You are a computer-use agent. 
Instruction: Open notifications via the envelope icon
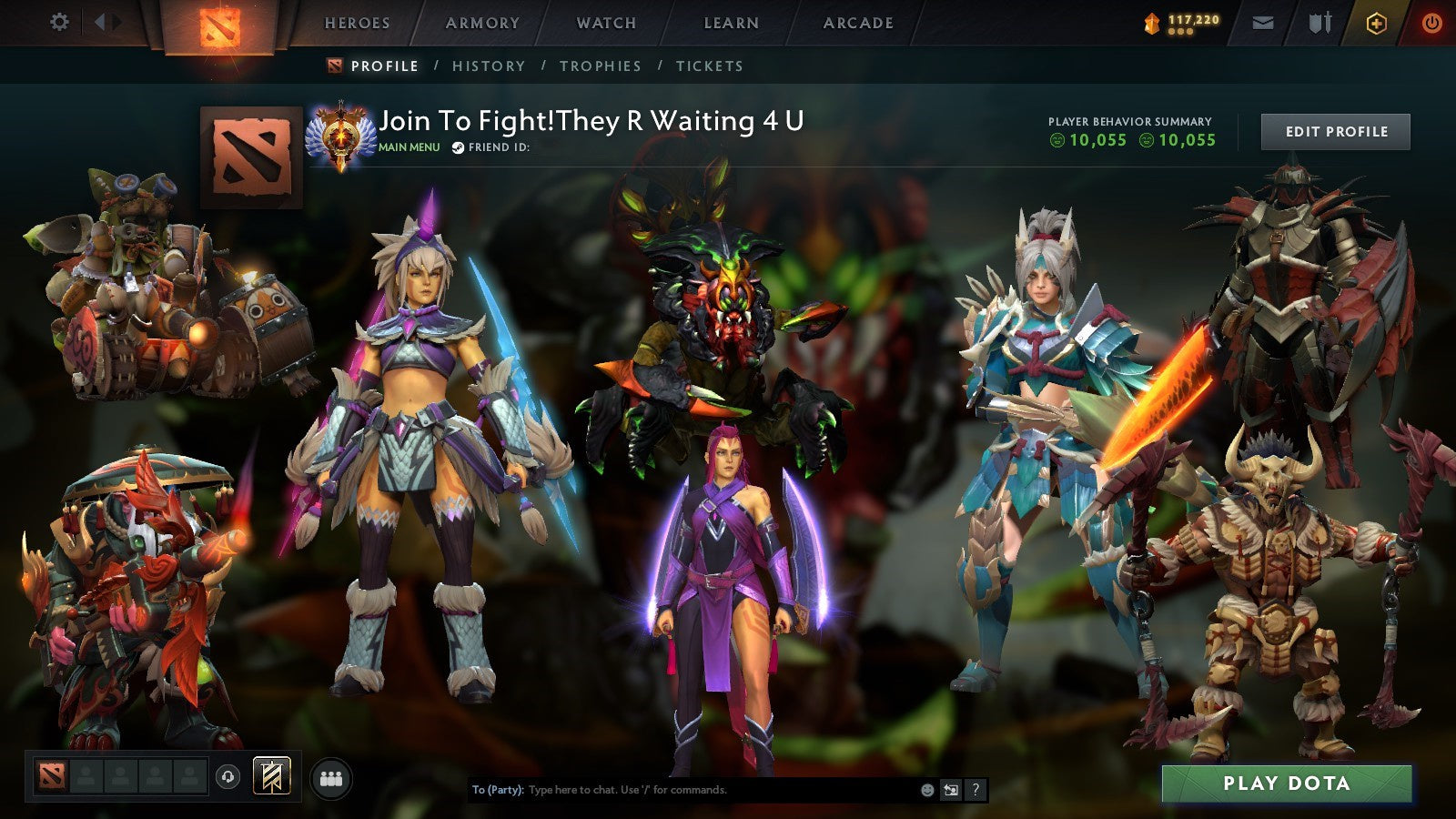pos(1261,24)
